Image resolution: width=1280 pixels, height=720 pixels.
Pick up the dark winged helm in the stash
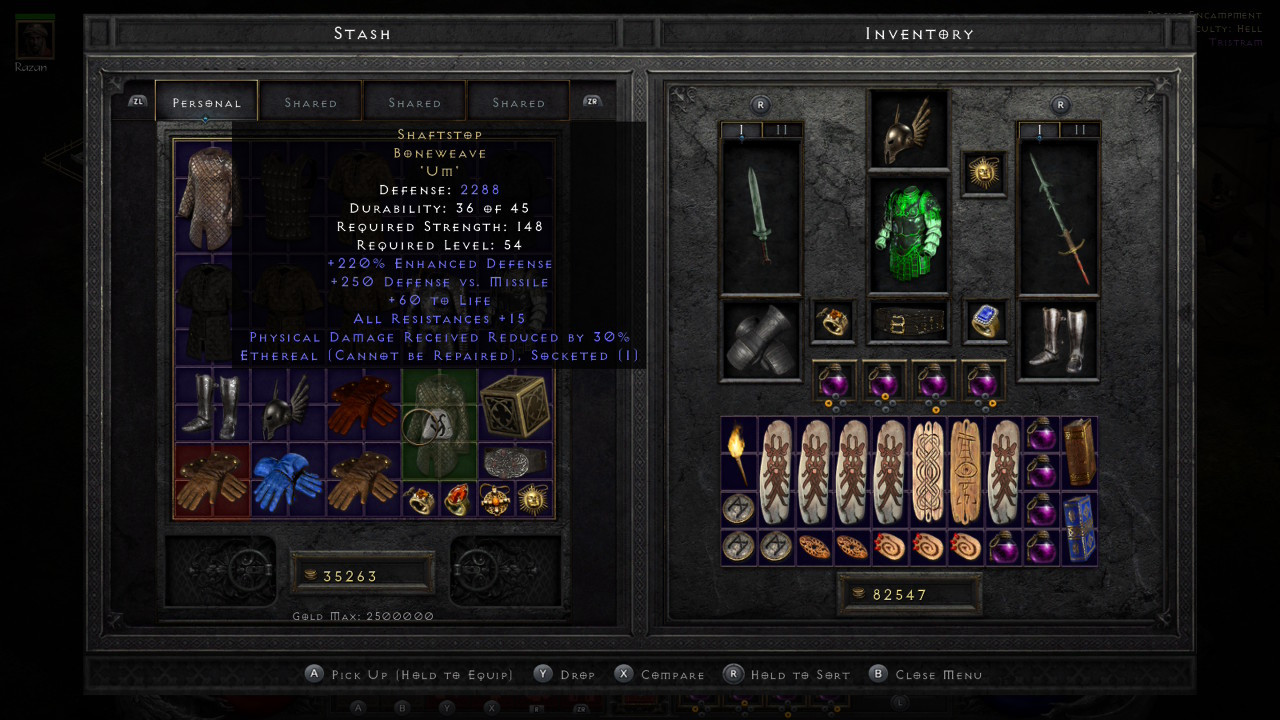(x=287, y=406)
